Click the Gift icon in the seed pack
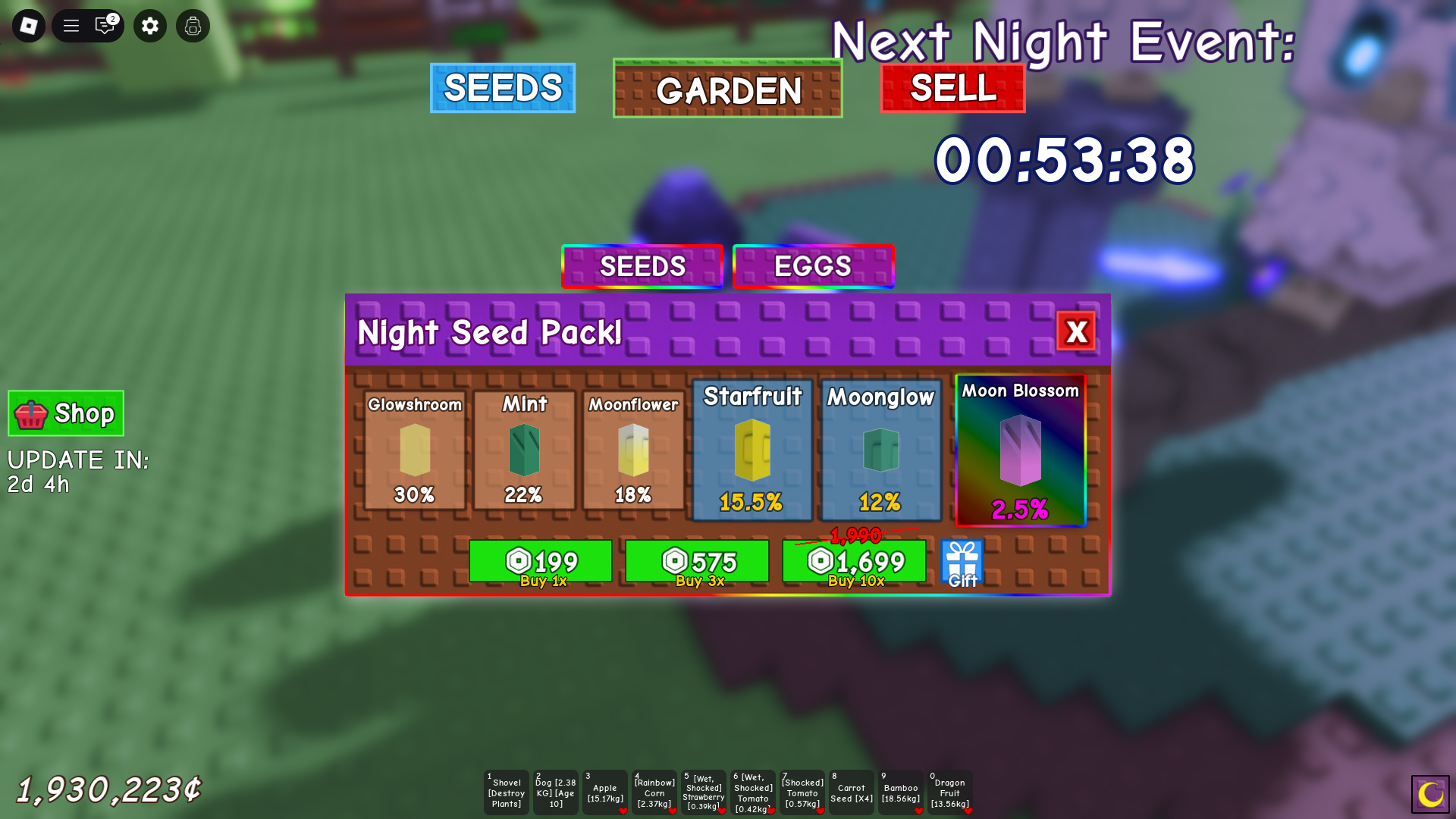The image size is (1456, 819). [961, 562]
